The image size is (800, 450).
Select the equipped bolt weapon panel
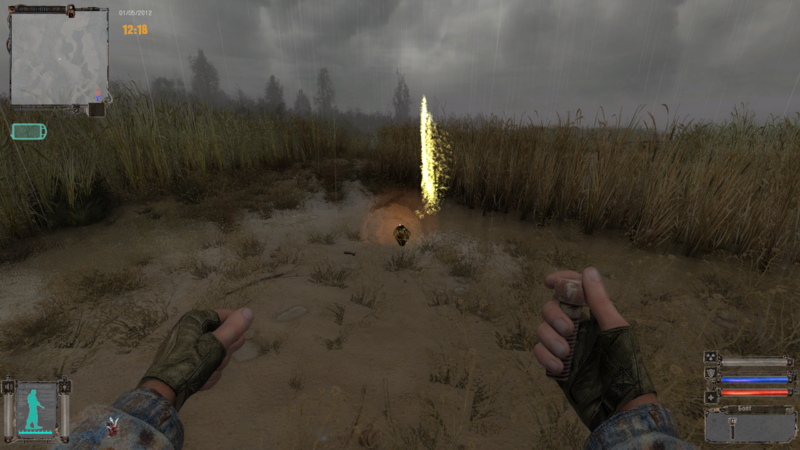point(749,425)
